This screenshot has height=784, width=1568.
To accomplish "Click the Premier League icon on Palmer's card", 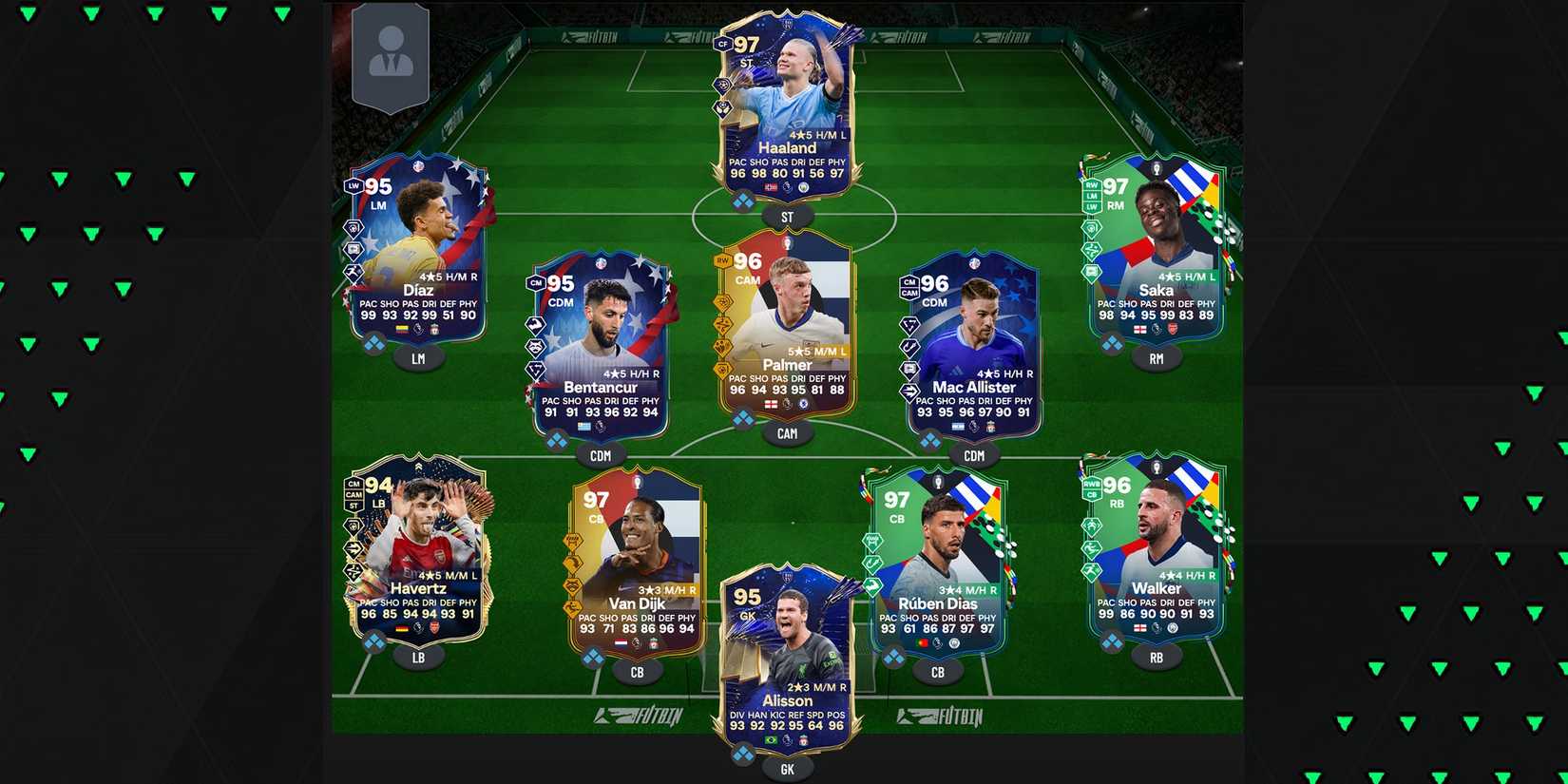I will 787,405.
